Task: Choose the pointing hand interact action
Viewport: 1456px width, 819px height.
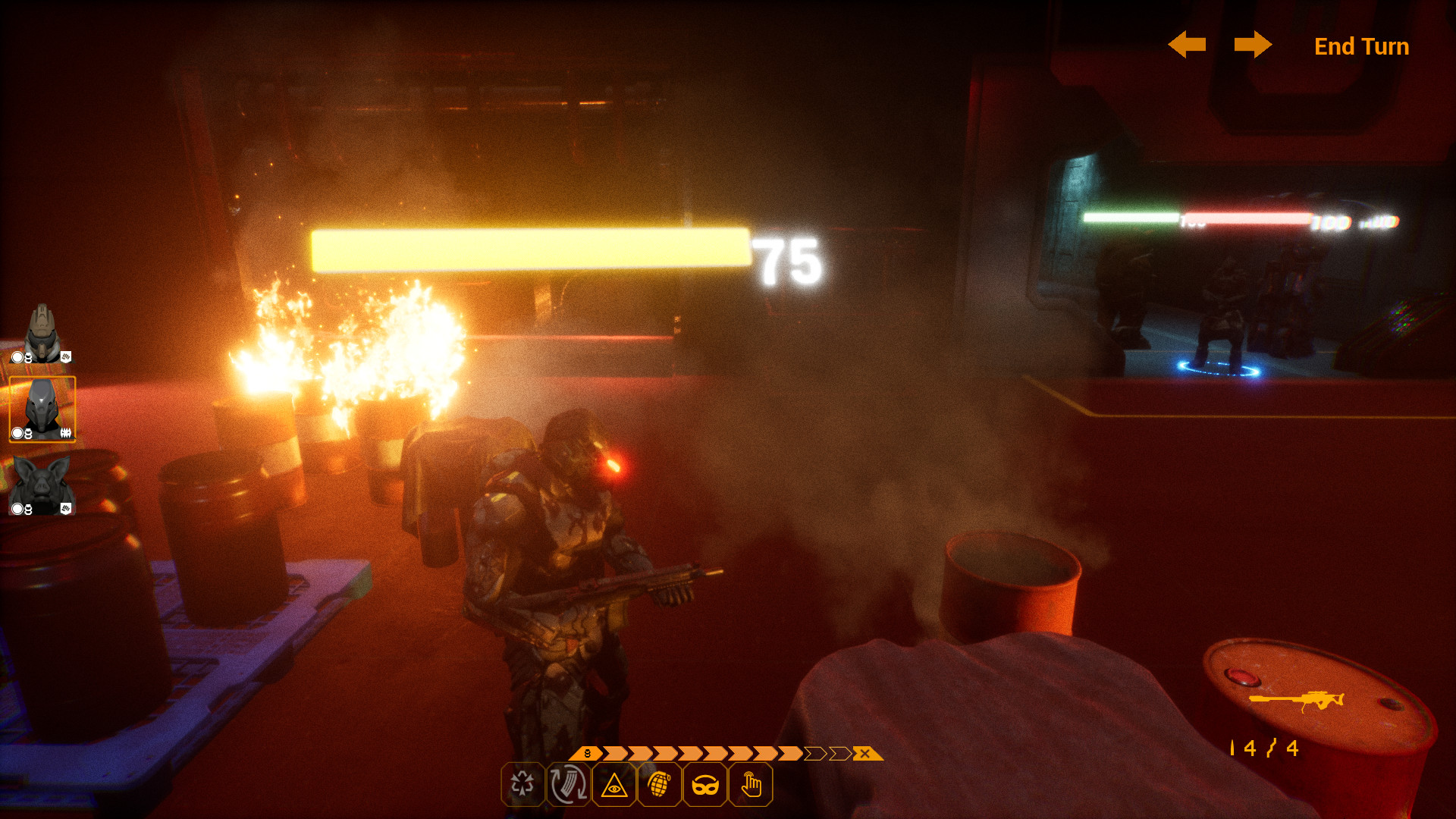Action: point(751,785)
